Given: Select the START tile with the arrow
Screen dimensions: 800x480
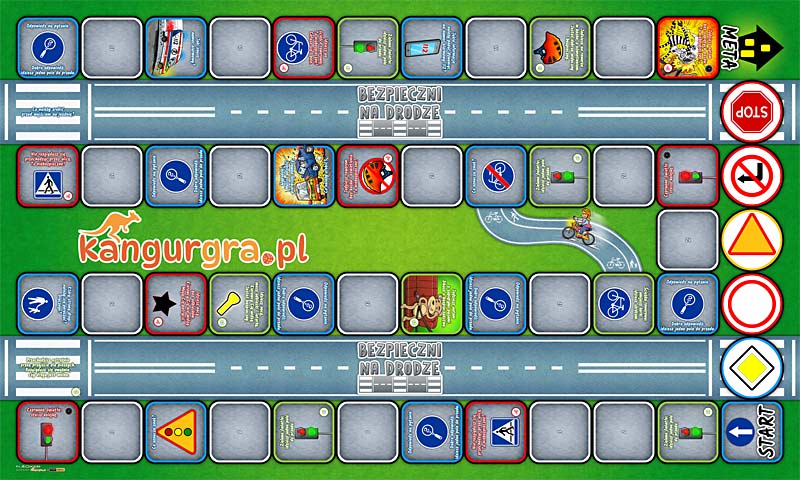Looking at the screenshot, I should click(753, 432).
